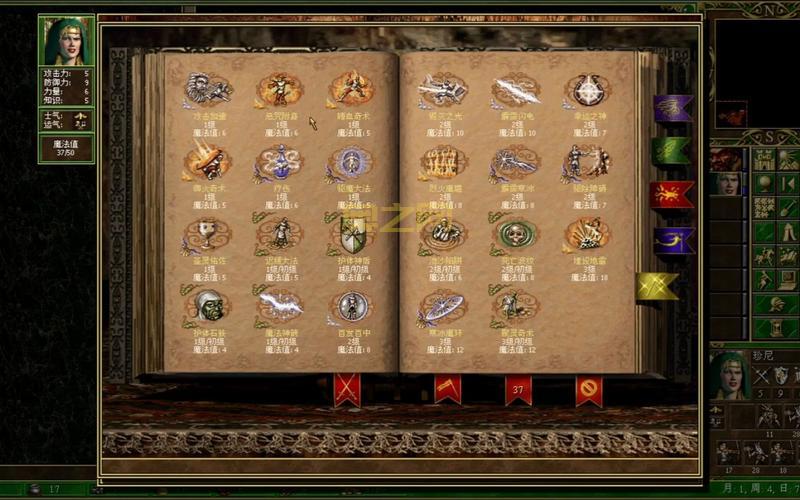Image resolution: width=800 pixels, height=500 pixels.
Task: Pick the green and white Shield spell
Action: click(x=352, y=234)
